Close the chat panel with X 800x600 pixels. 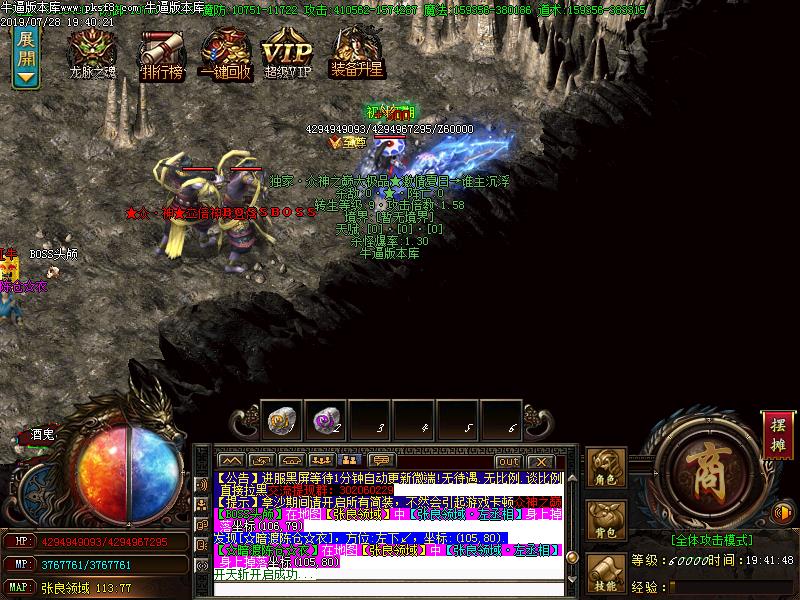[x=540, y=461]
